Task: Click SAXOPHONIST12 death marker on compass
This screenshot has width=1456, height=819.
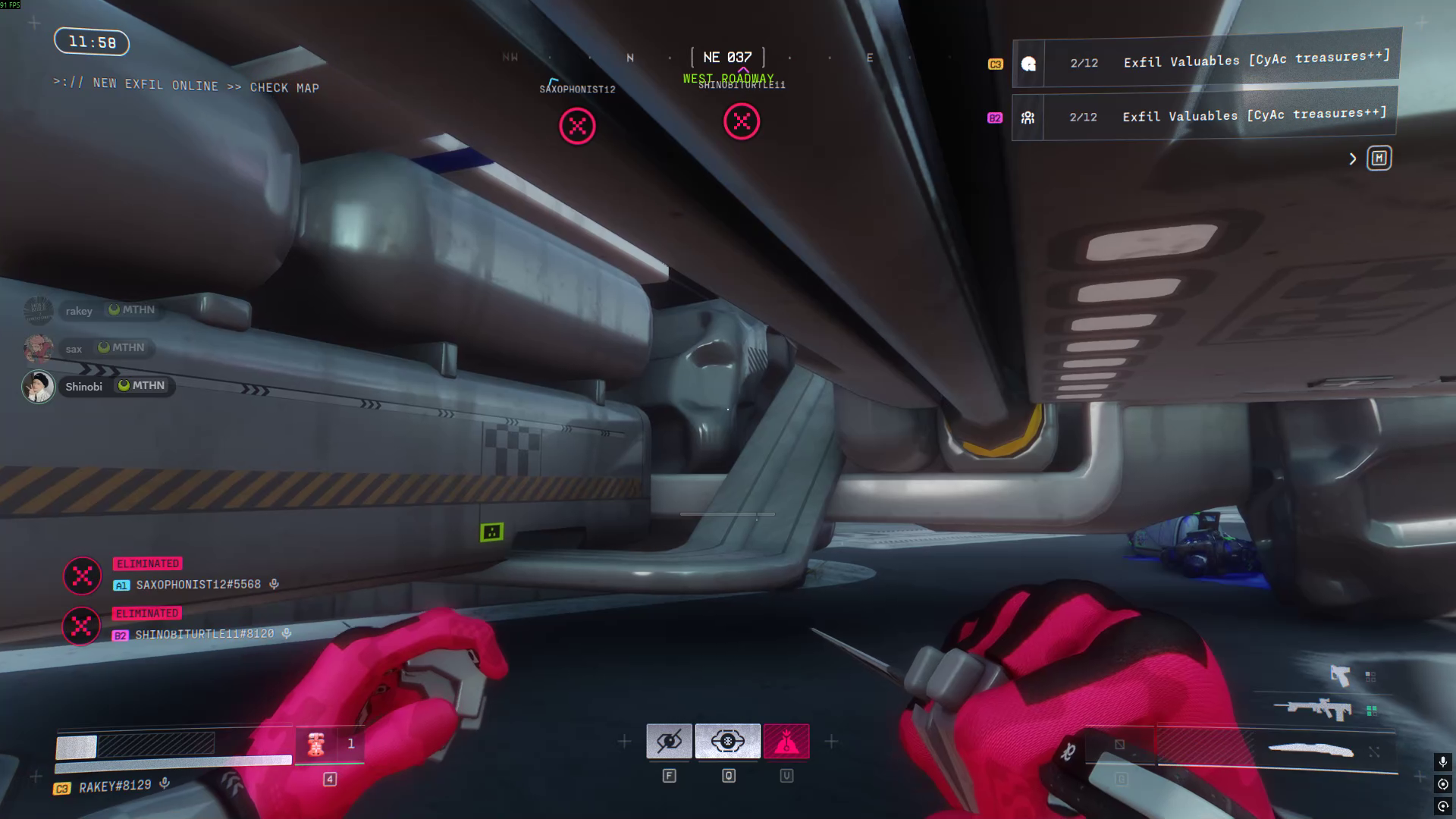Action: click(577, 125)
